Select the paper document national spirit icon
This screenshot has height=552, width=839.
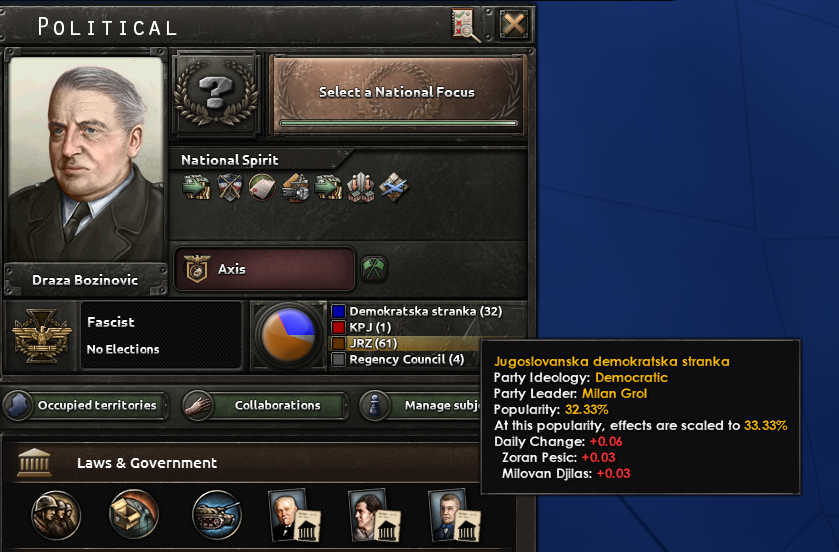pos(262,187)
